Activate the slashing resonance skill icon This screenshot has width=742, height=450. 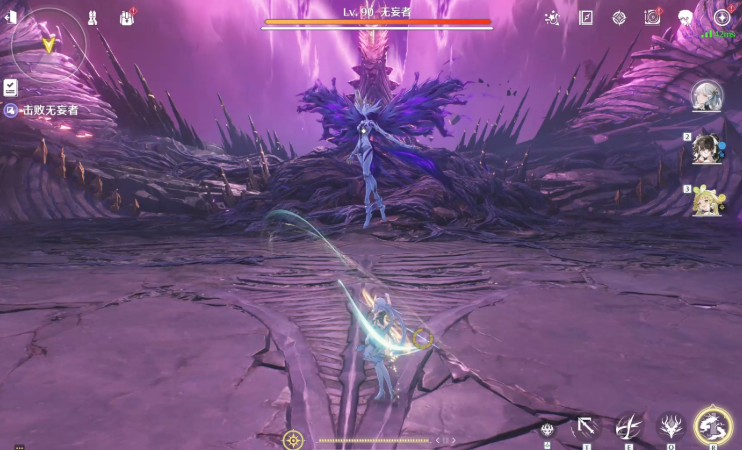pyautogui.click(x=628, y=428)
